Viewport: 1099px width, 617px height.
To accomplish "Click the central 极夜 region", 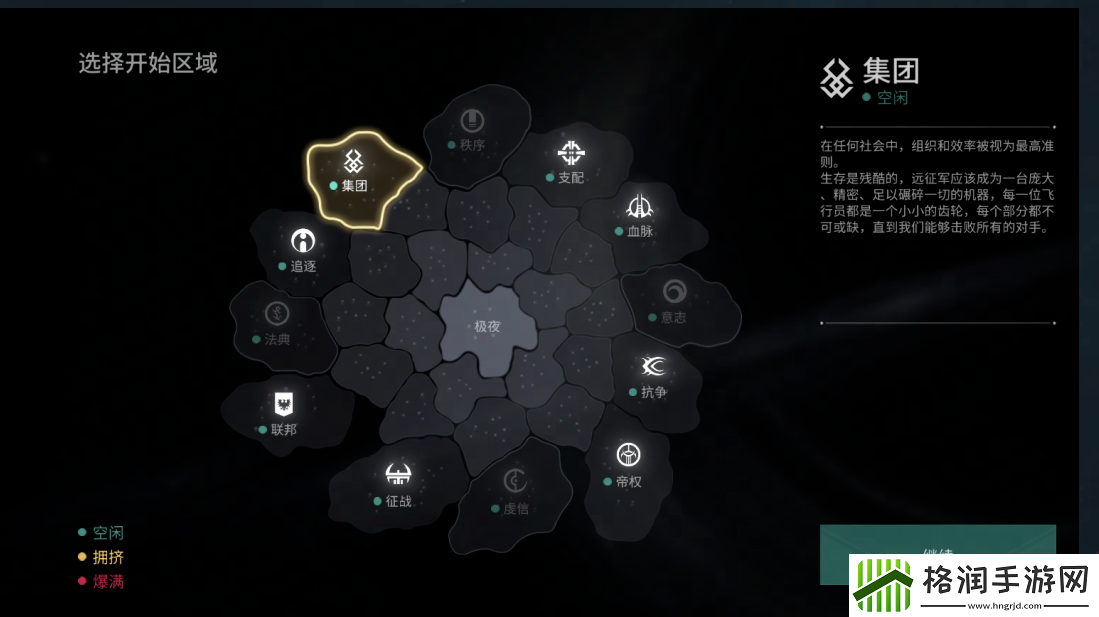I will 487,326.
